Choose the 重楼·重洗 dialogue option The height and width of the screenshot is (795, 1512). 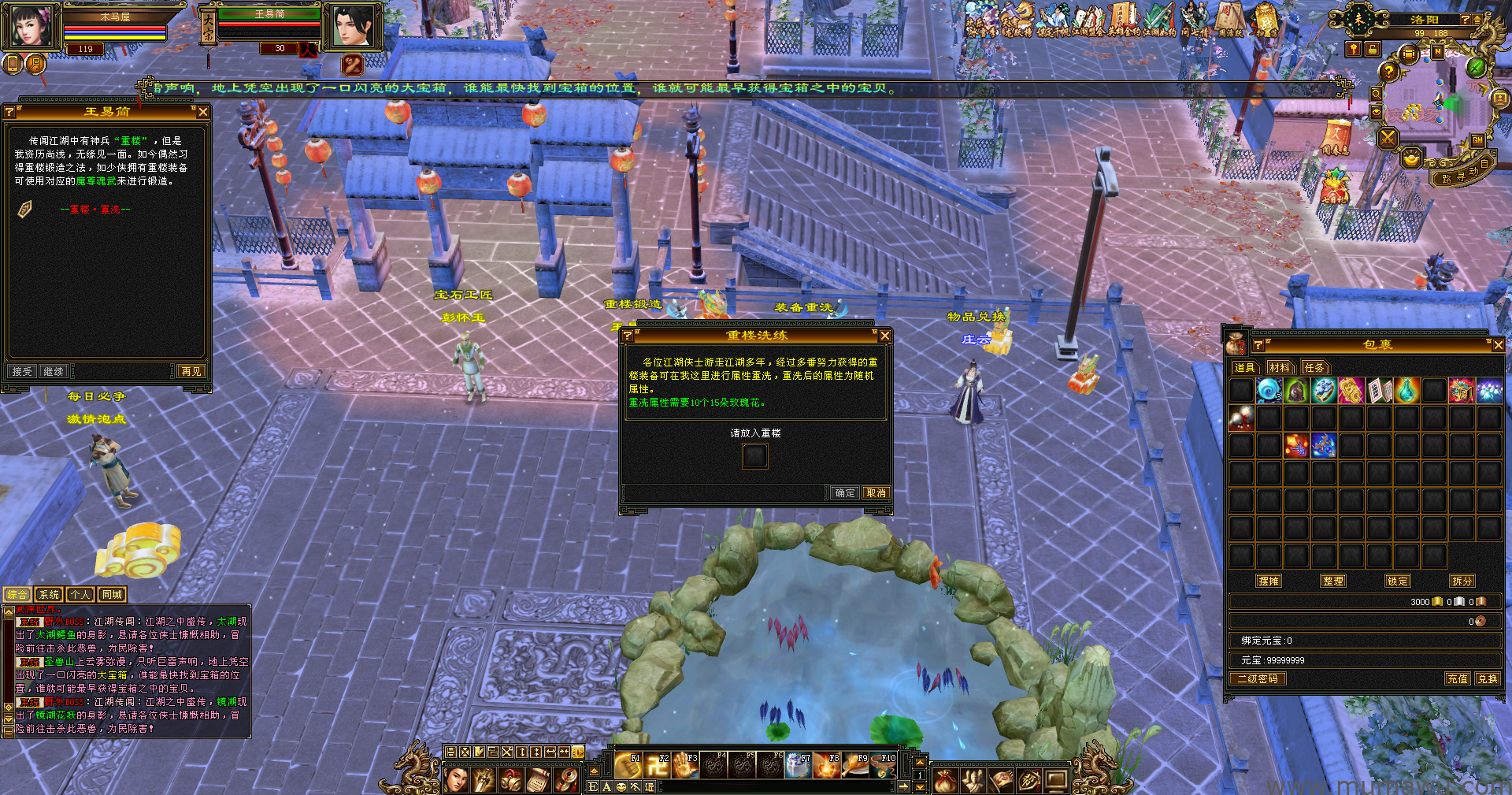[94, 210]
